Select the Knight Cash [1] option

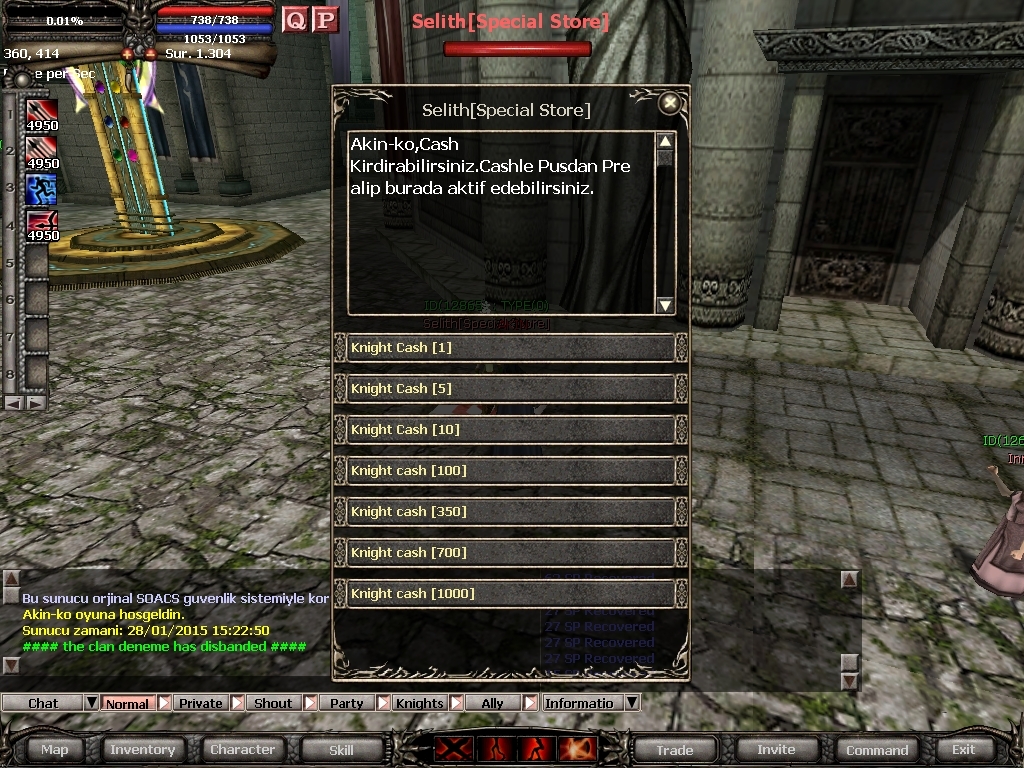510,348
